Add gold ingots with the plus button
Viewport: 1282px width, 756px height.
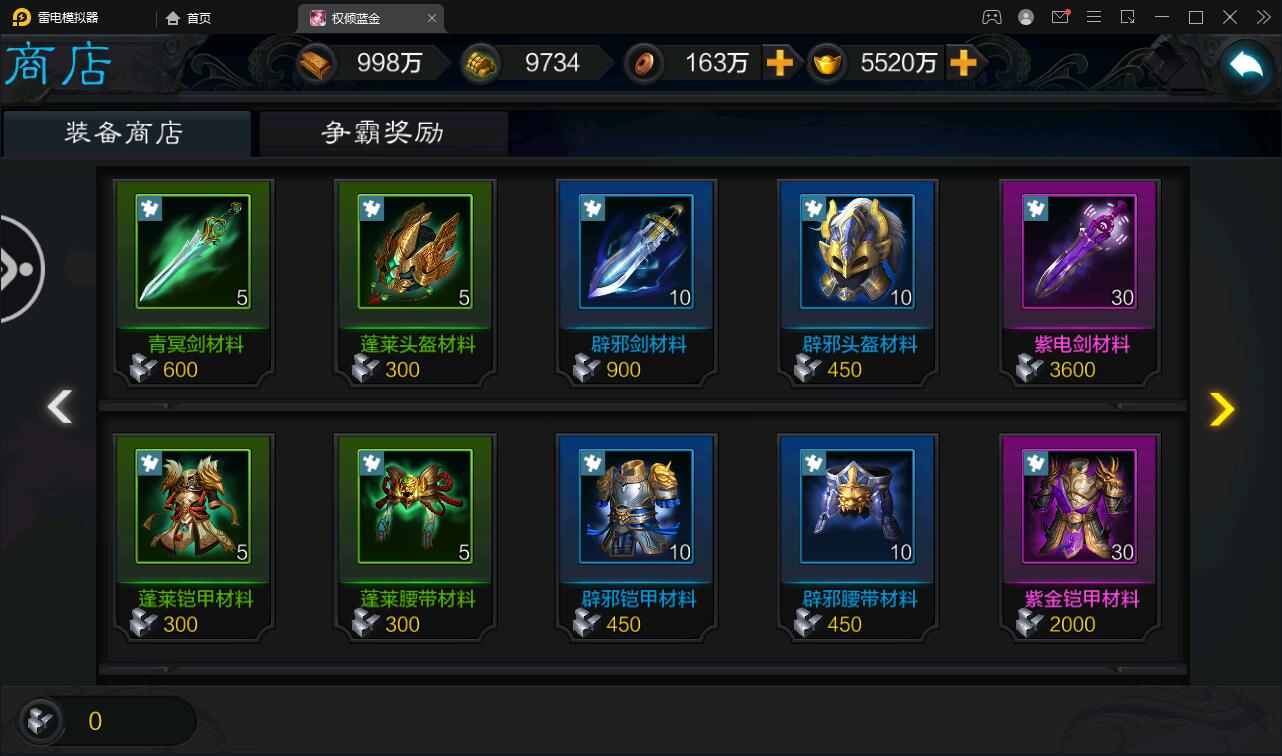tap(962, 63)
